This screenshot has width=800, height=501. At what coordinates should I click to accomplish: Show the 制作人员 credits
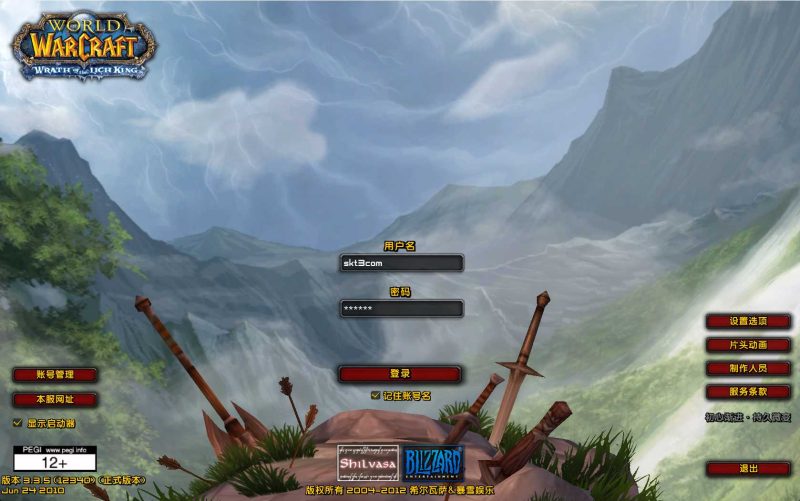click(748, 368)
